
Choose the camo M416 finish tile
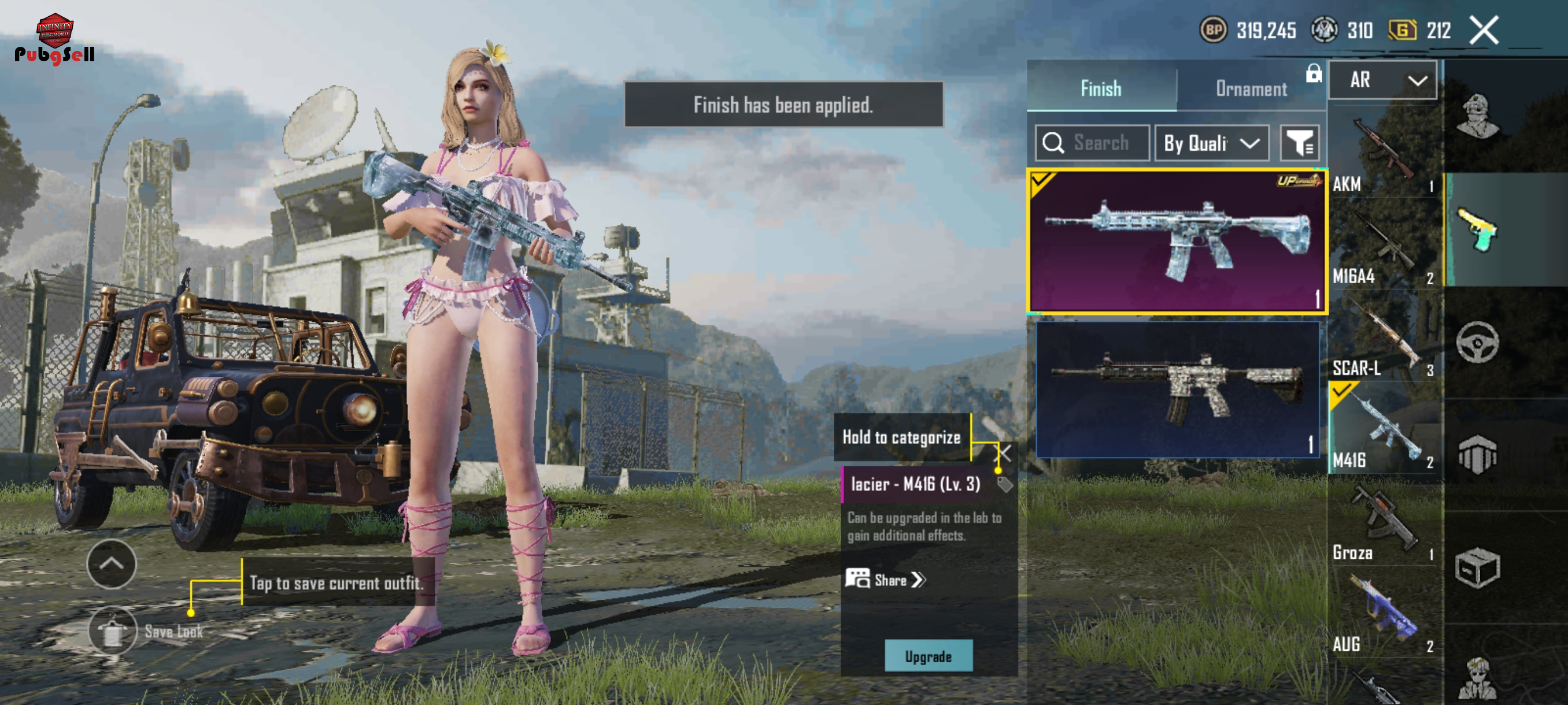tap(1177, 389)
